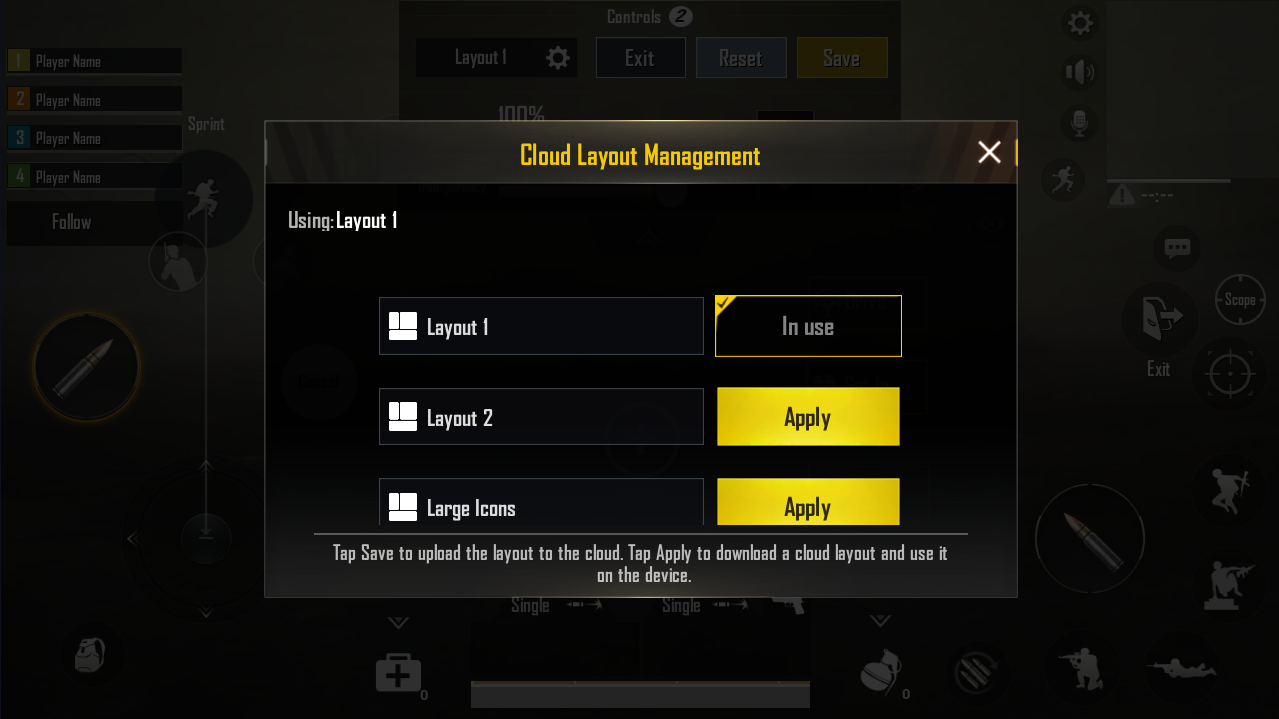Exit the controls customization screen

(640, 58)
